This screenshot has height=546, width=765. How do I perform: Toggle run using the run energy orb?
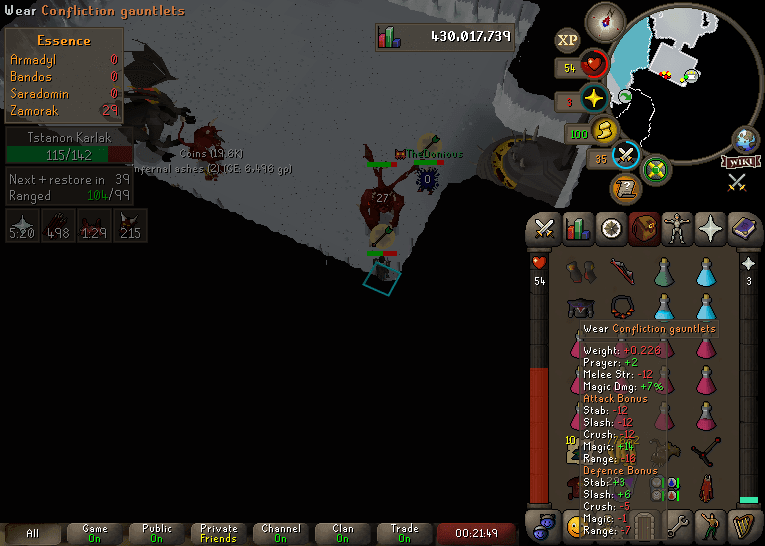click(x=604, y=130)
